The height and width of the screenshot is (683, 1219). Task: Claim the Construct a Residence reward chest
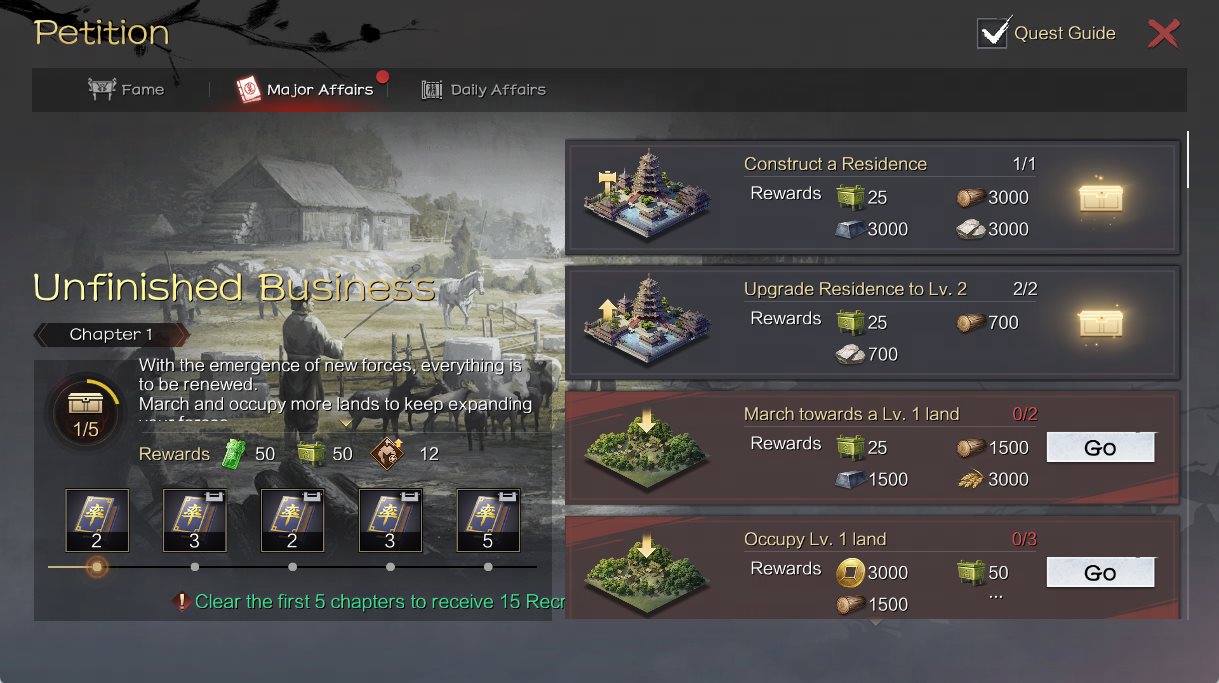tap(1100, 198)
